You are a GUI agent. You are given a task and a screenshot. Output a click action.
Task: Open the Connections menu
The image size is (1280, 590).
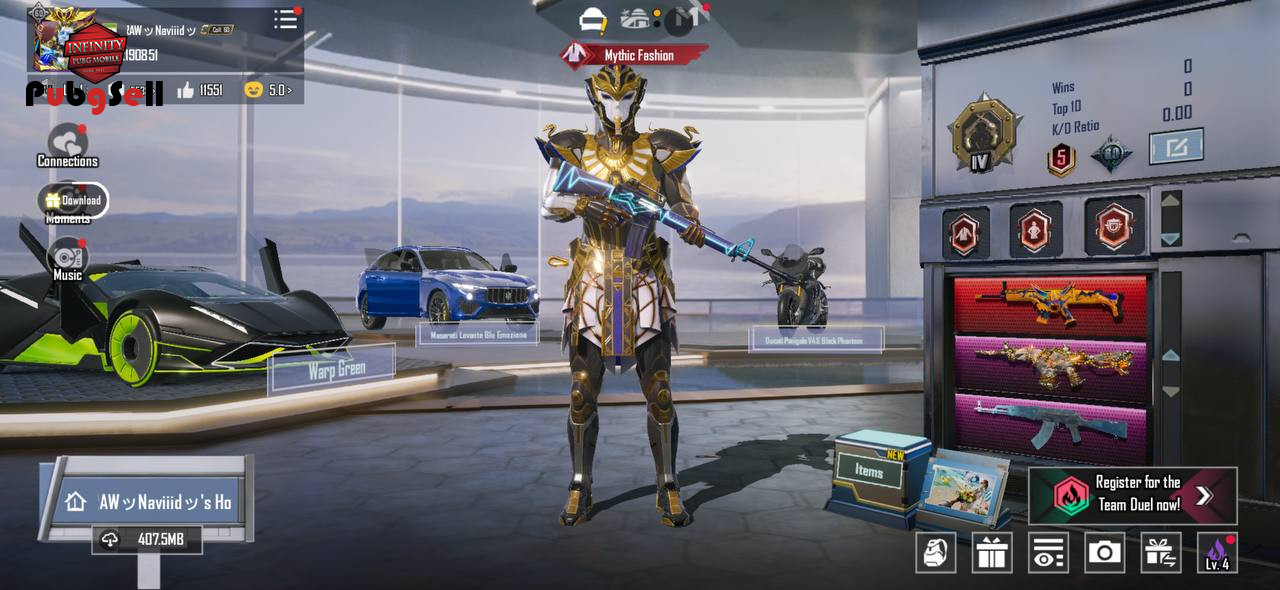coord(67,145)
